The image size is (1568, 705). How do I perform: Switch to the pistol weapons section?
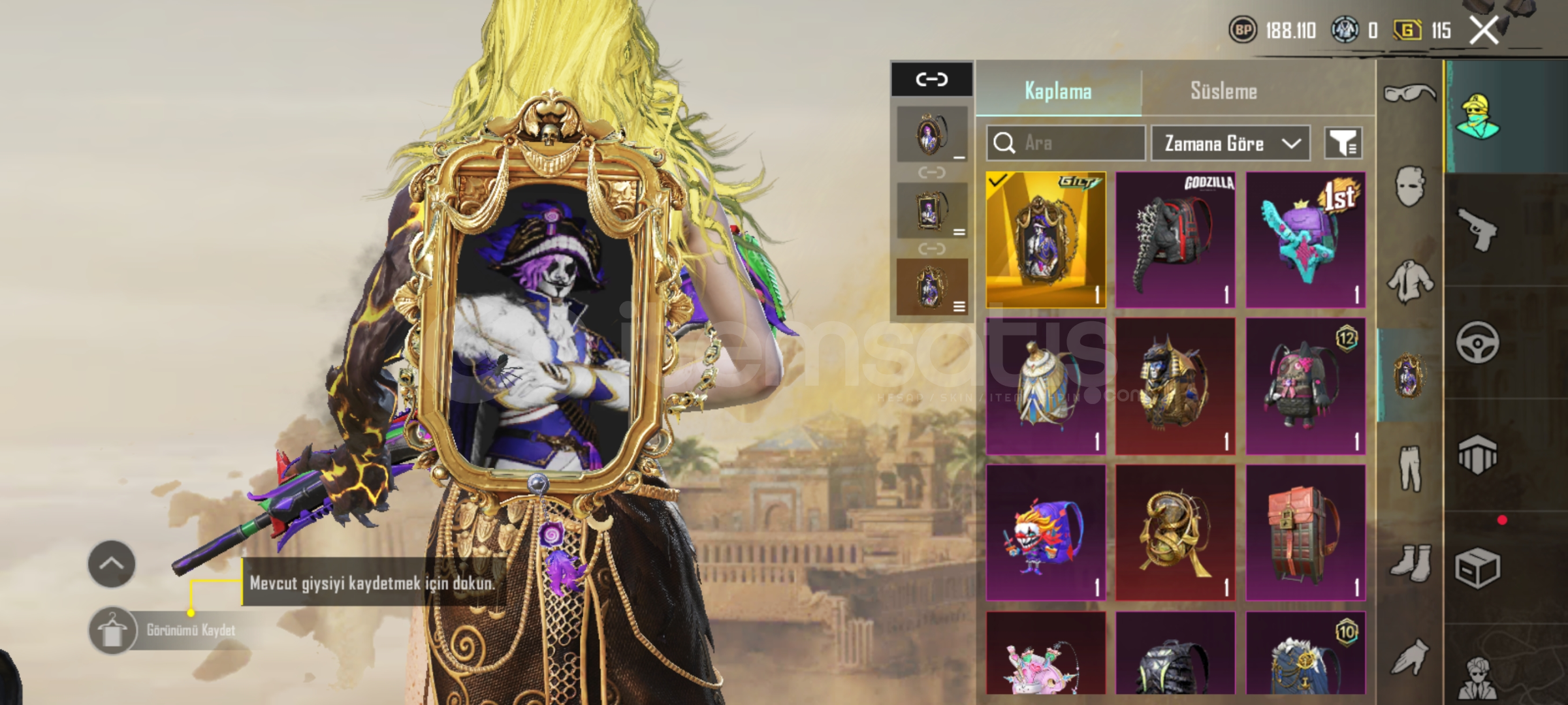1477,230
